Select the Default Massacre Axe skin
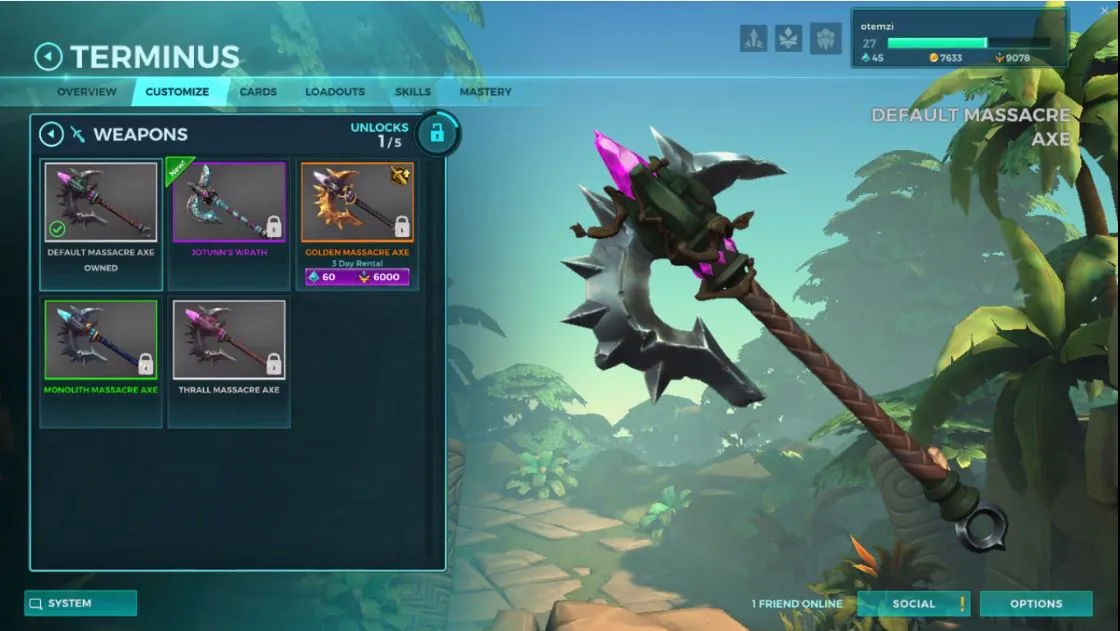The width and height of the screenshot is (1120, 631). pyautogui.click(x=101, y=202)
